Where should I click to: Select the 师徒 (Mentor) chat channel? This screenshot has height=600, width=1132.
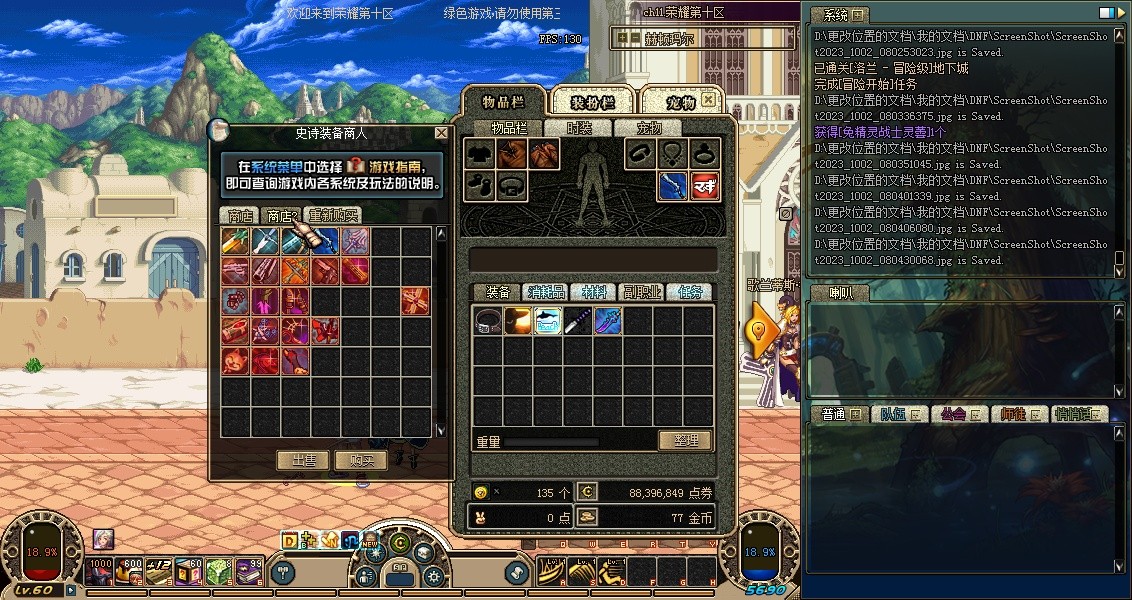(1016, 414)
